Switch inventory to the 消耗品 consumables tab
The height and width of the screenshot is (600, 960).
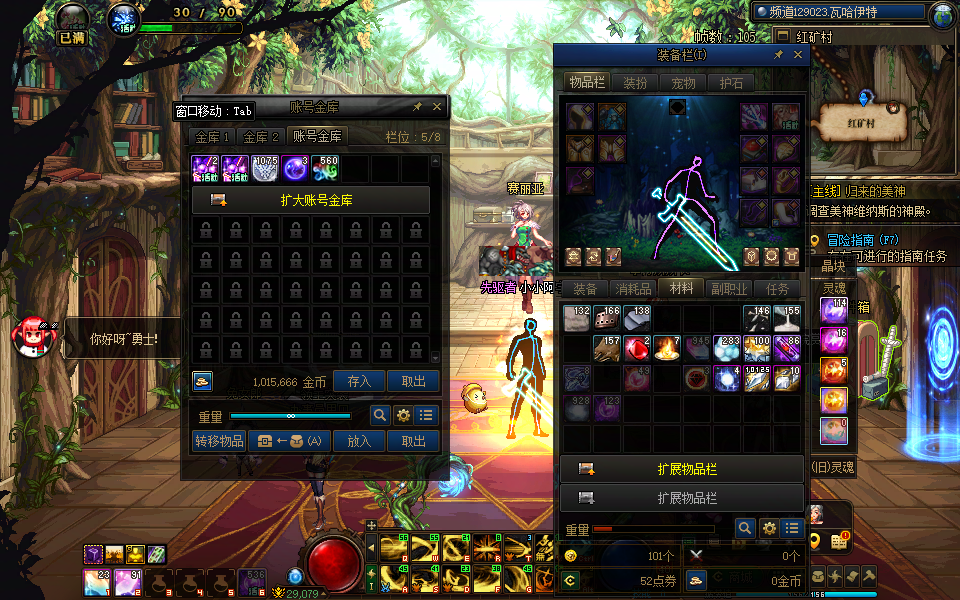tap(633, 289)
